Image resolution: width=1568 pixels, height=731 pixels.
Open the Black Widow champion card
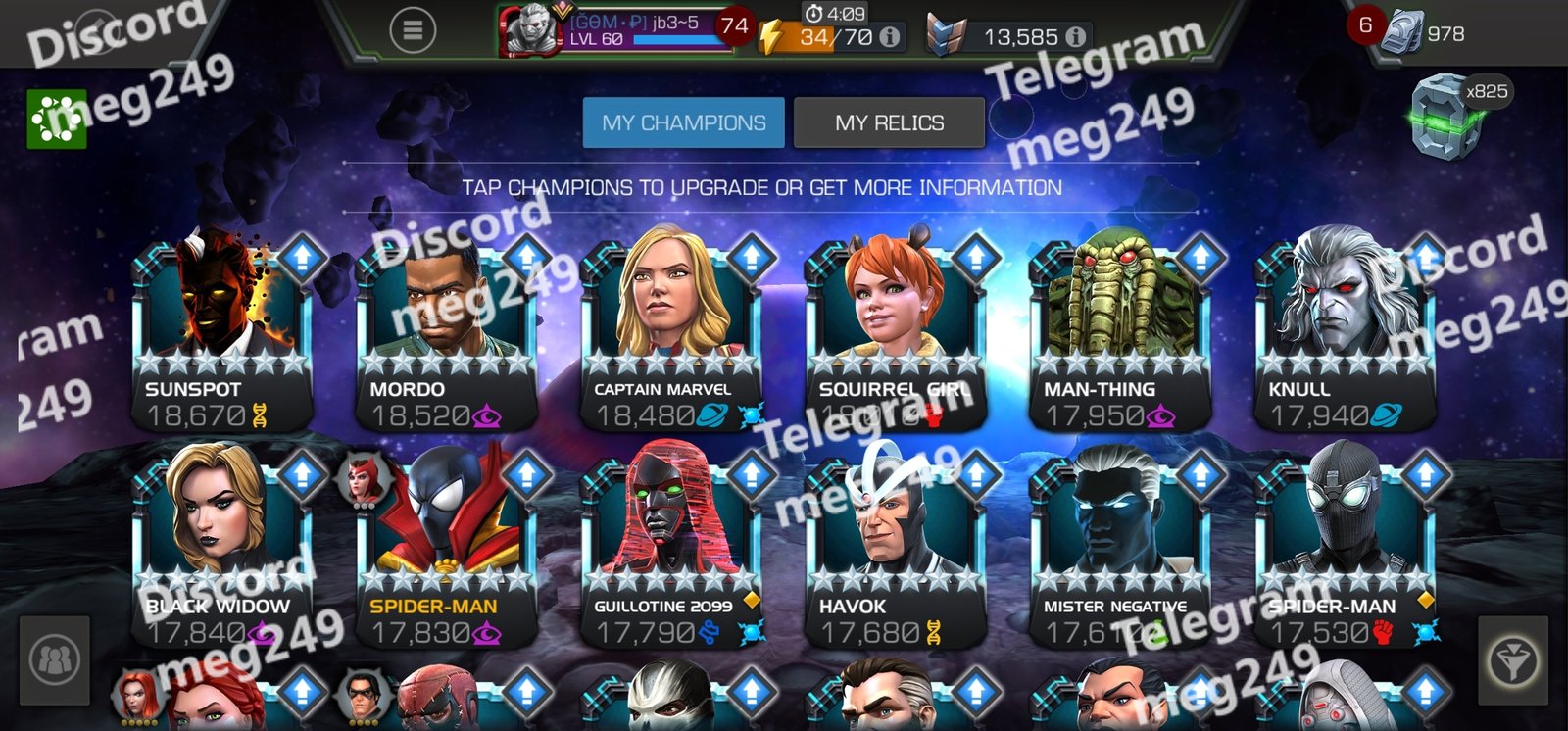(x=221, y=549)
